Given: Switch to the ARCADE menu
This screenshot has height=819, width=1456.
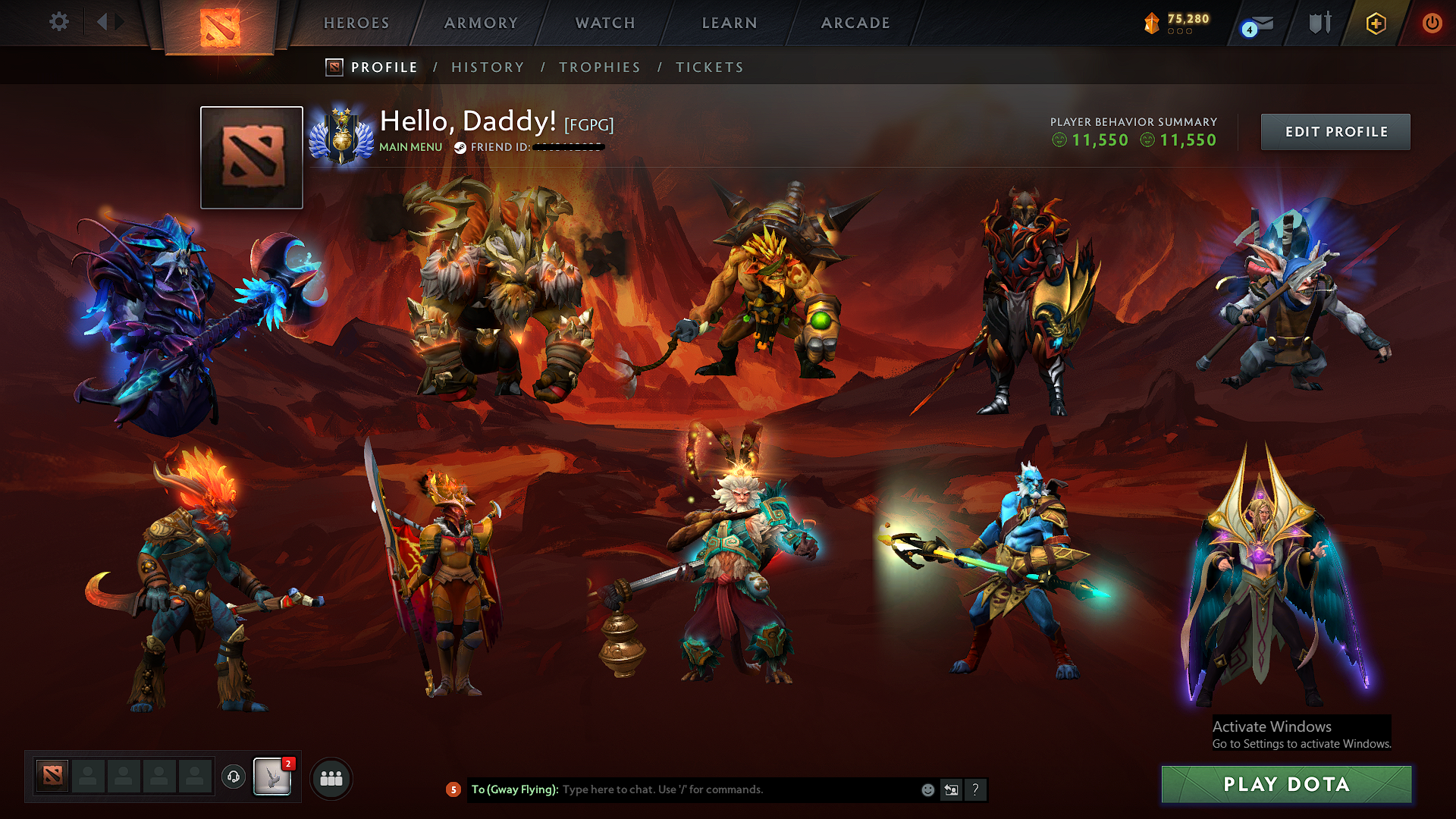Looking at the screenshot, I should coord(855,23).
